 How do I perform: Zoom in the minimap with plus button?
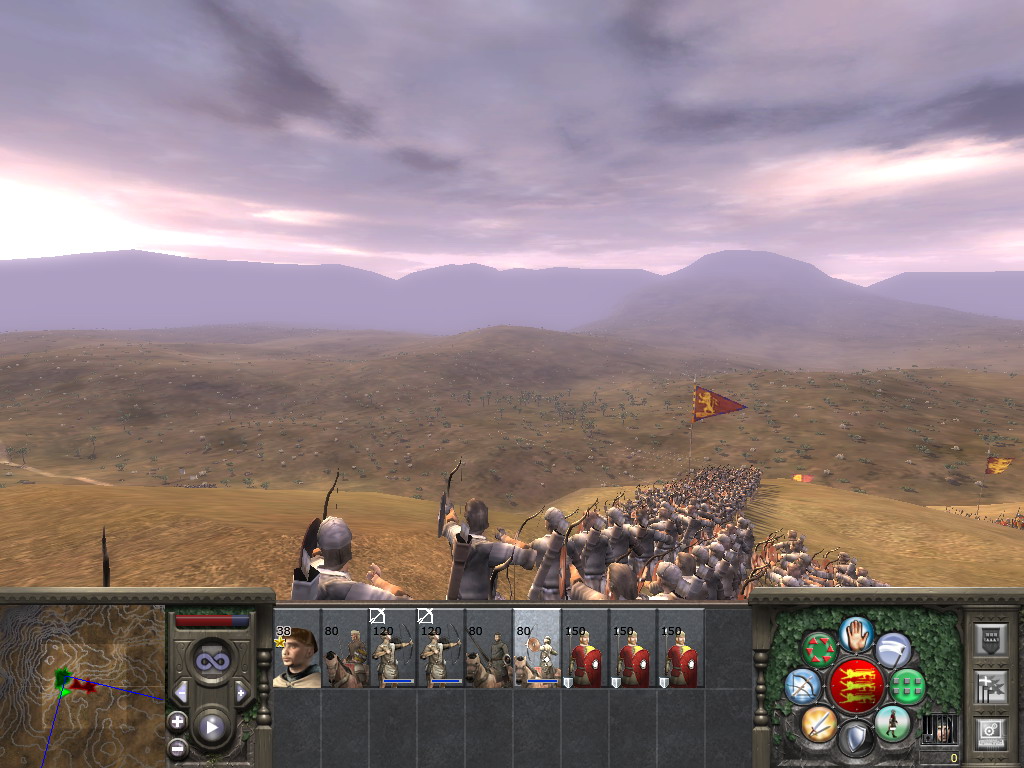[177, 721]
